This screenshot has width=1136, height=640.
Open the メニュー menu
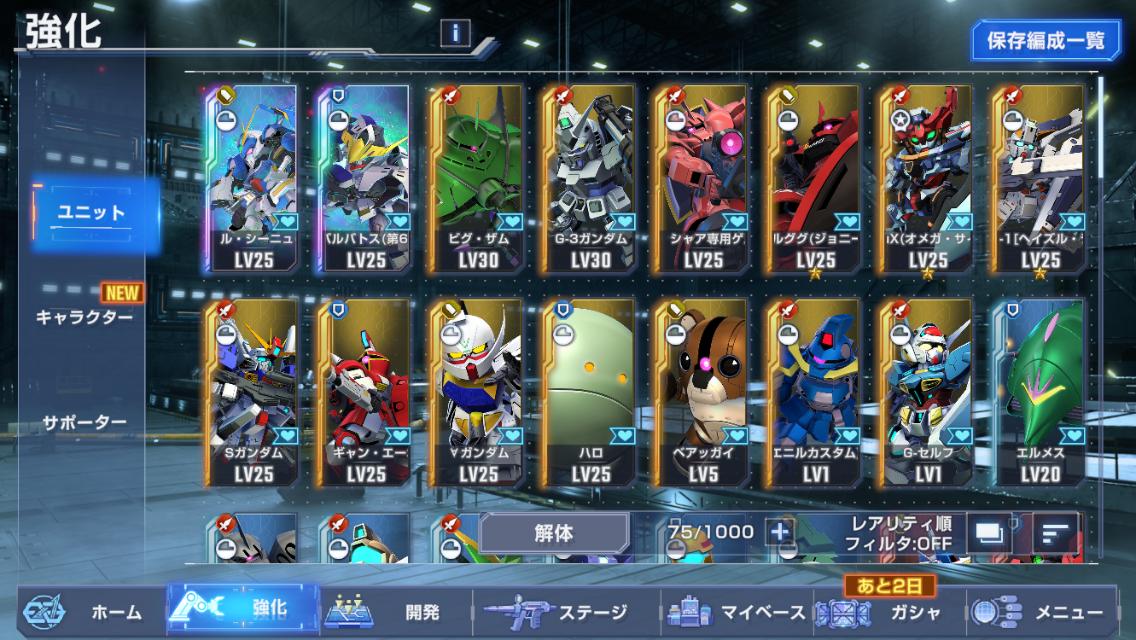click(x=1045, y=612)
